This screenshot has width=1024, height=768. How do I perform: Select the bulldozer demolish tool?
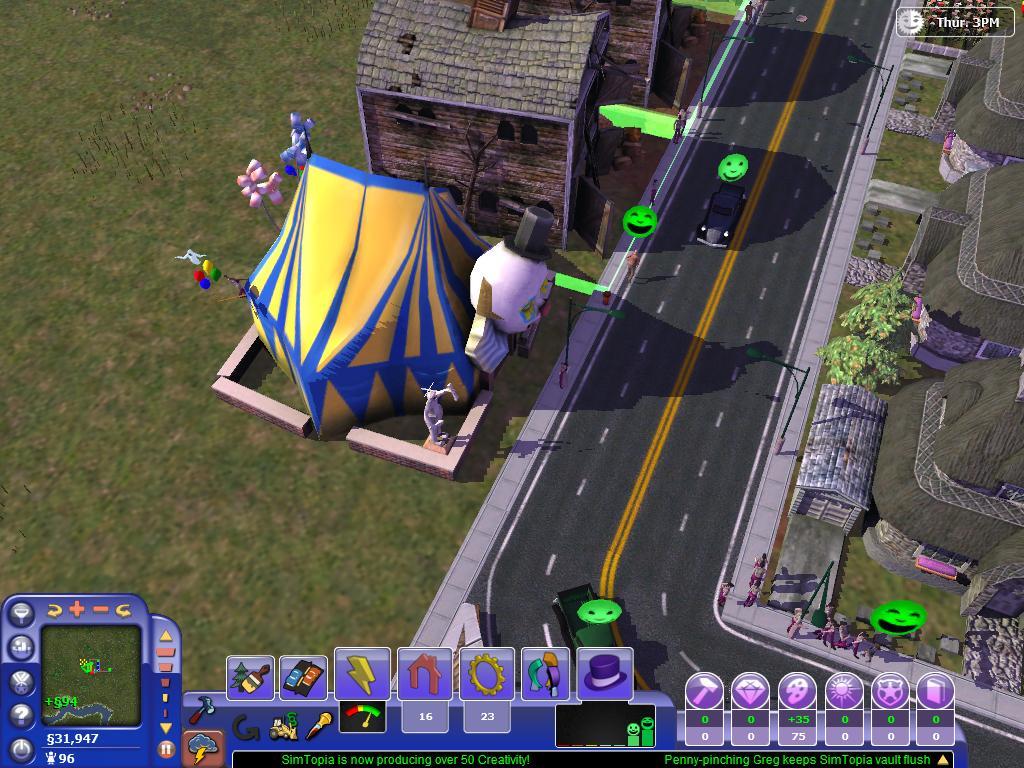(285, 728)
